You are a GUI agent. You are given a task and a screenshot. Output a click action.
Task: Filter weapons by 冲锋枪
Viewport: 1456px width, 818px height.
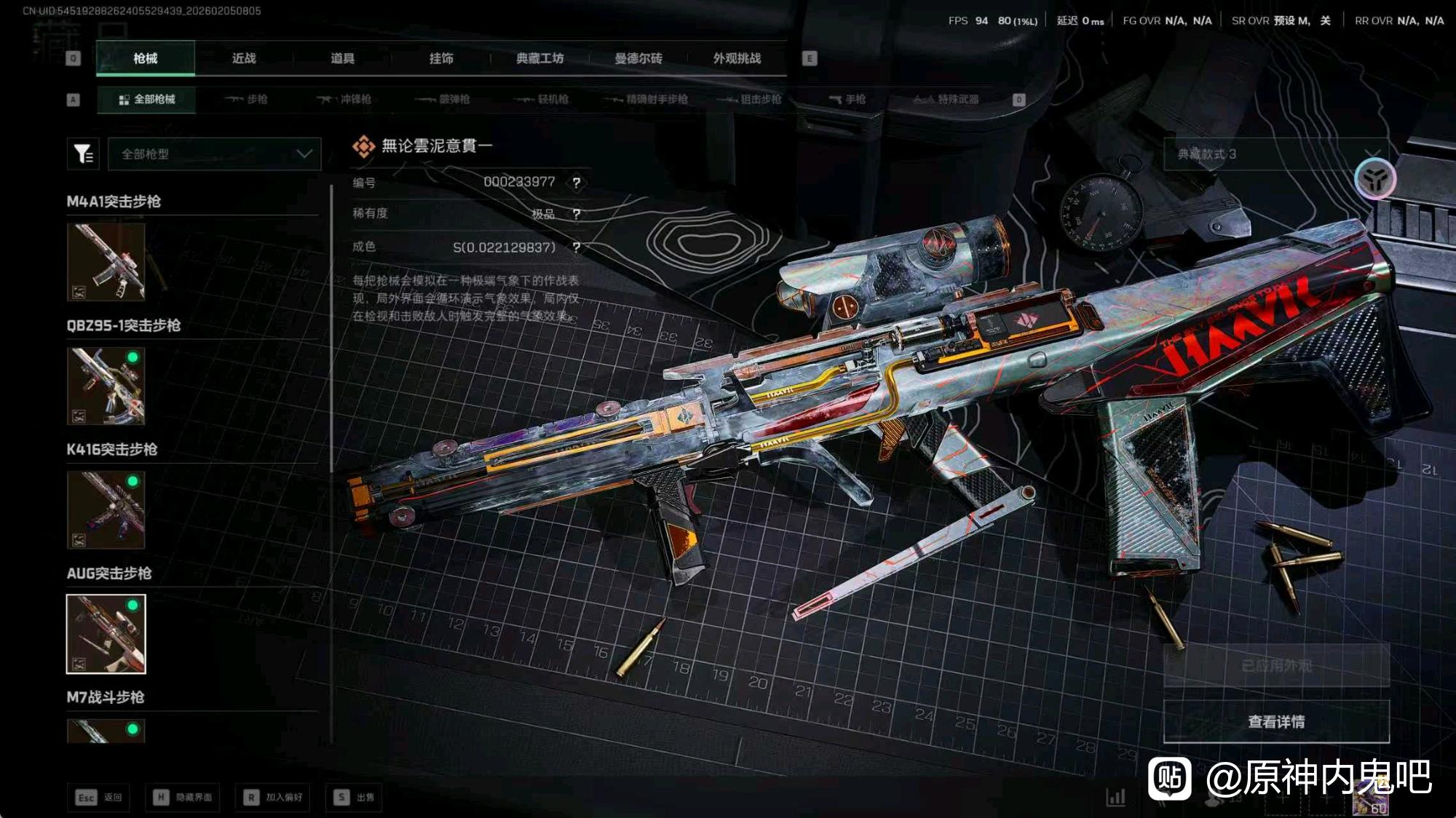344,99
